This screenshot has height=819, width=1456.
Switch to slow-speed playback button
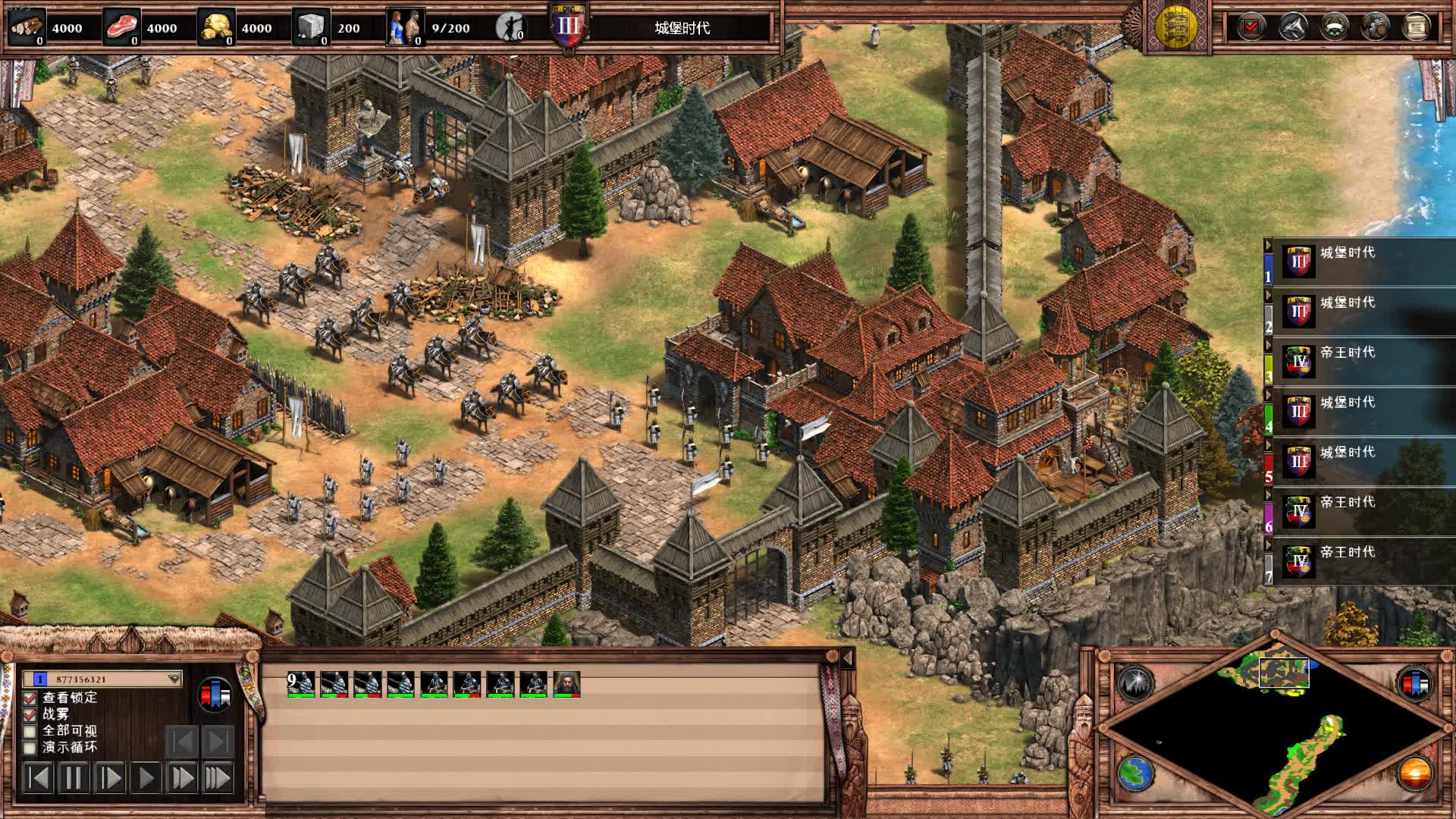110,778
